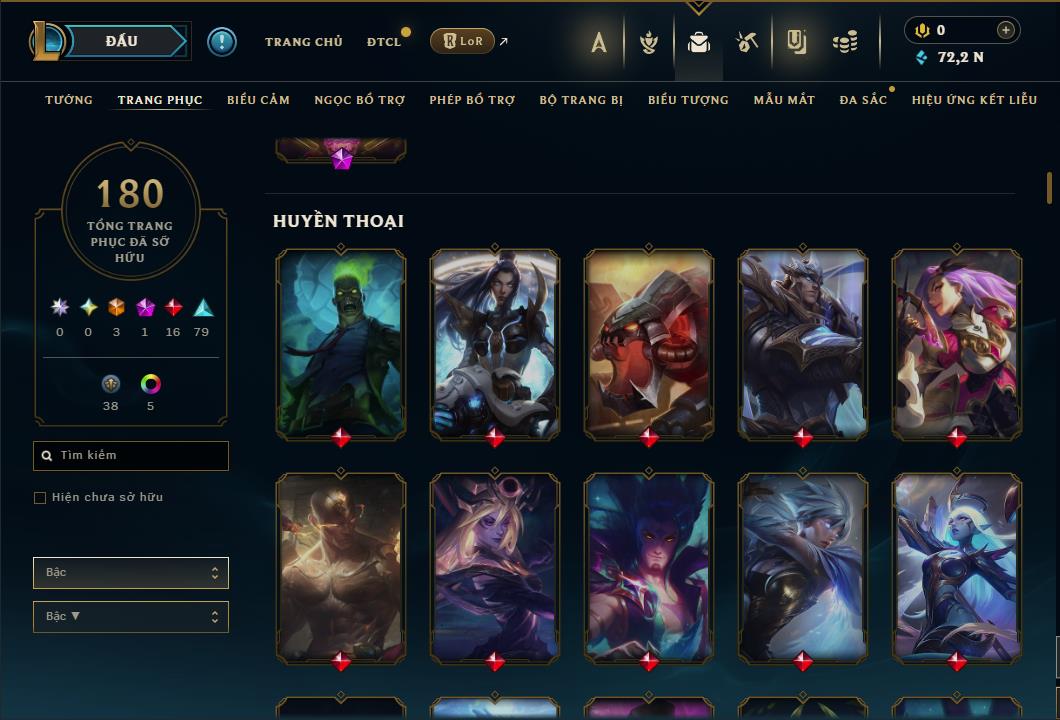Select the PHÉP BỔ TRỢ tab
Image resolution: width=1060 pixels, height=720 pixels.
coord(472,100)
